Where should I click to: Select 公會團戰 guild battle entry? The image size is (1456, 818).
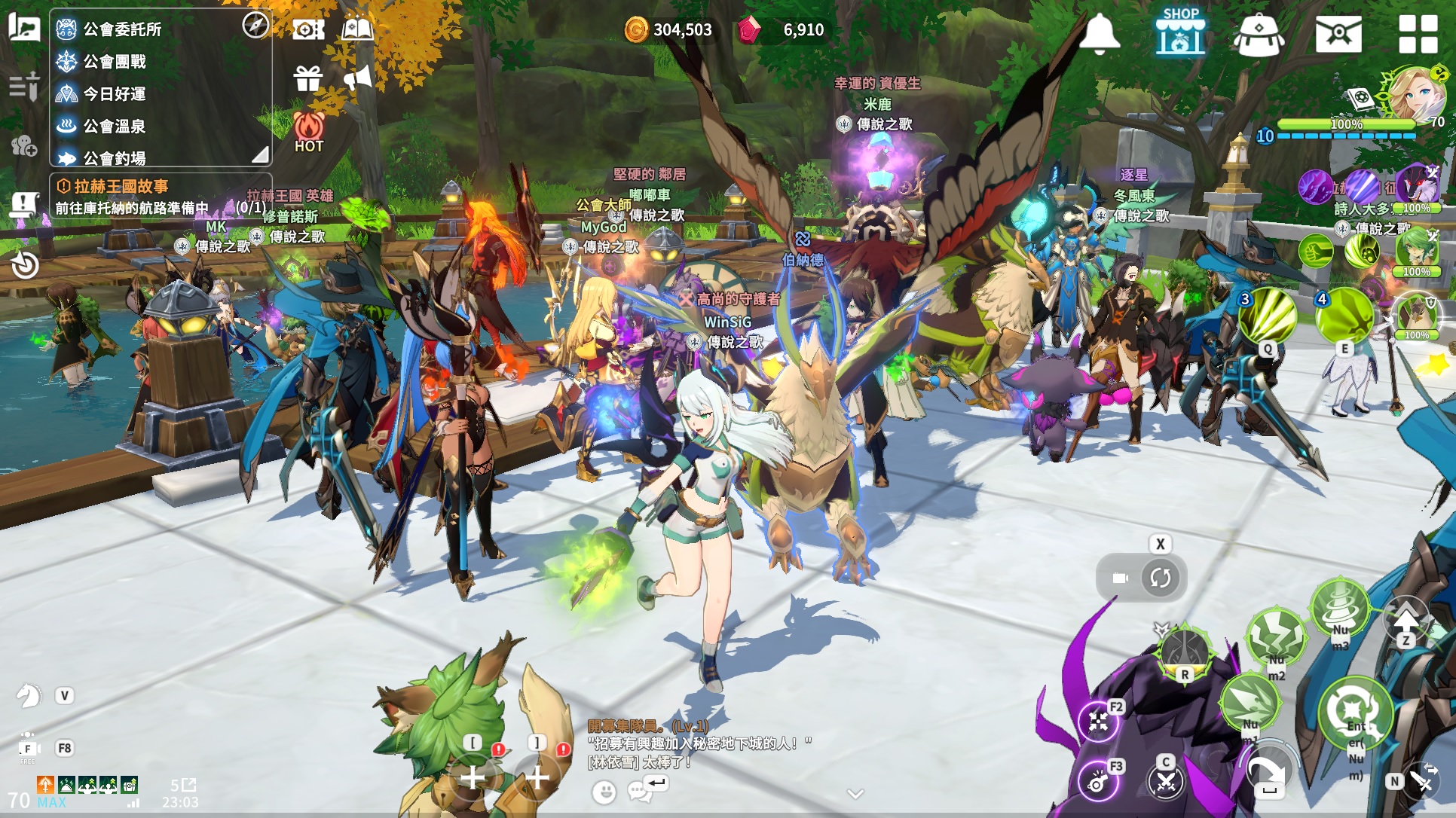(115, 62)
